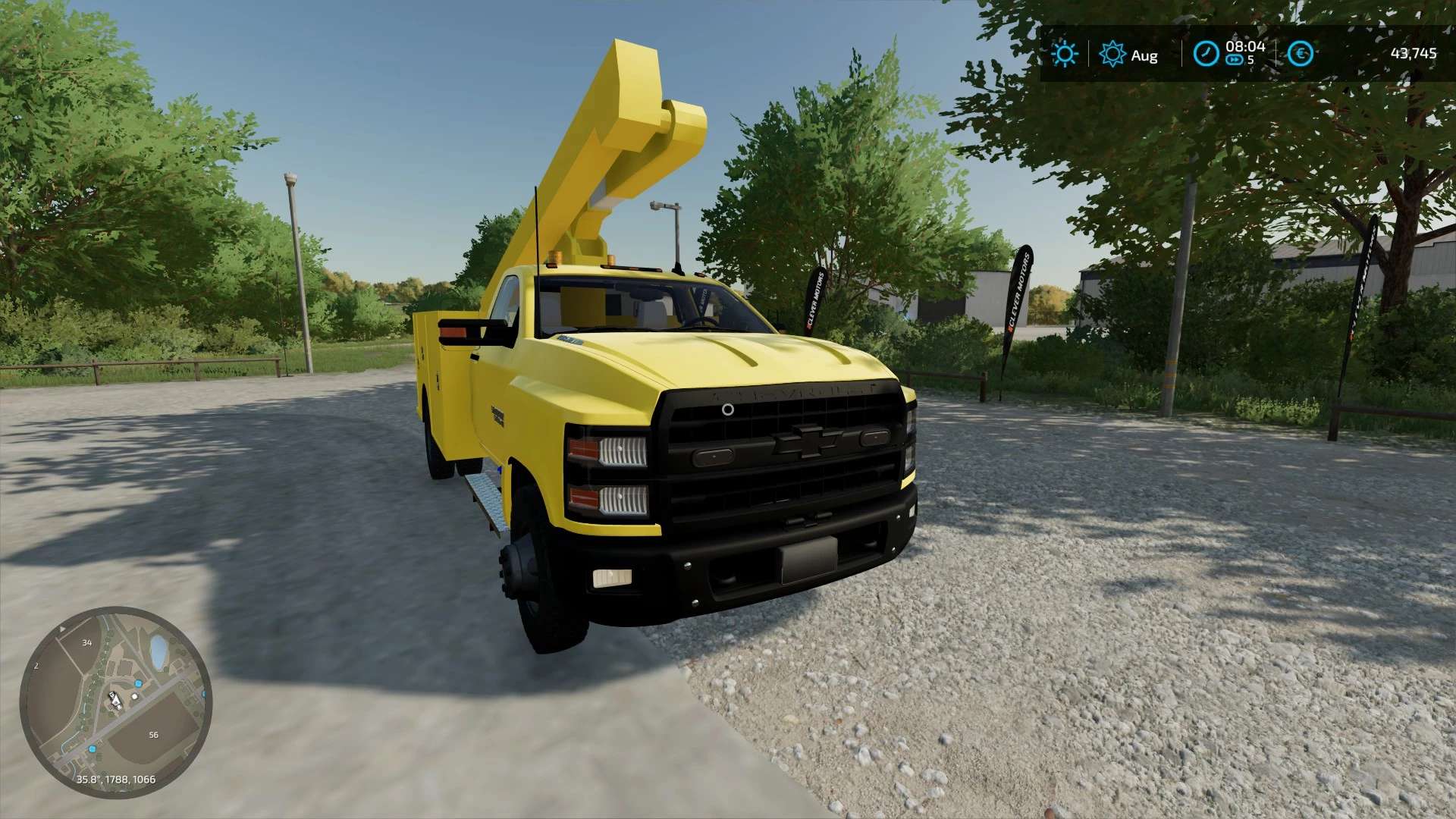
Task: Click the euro money icon
Action: coord(1301,54)
